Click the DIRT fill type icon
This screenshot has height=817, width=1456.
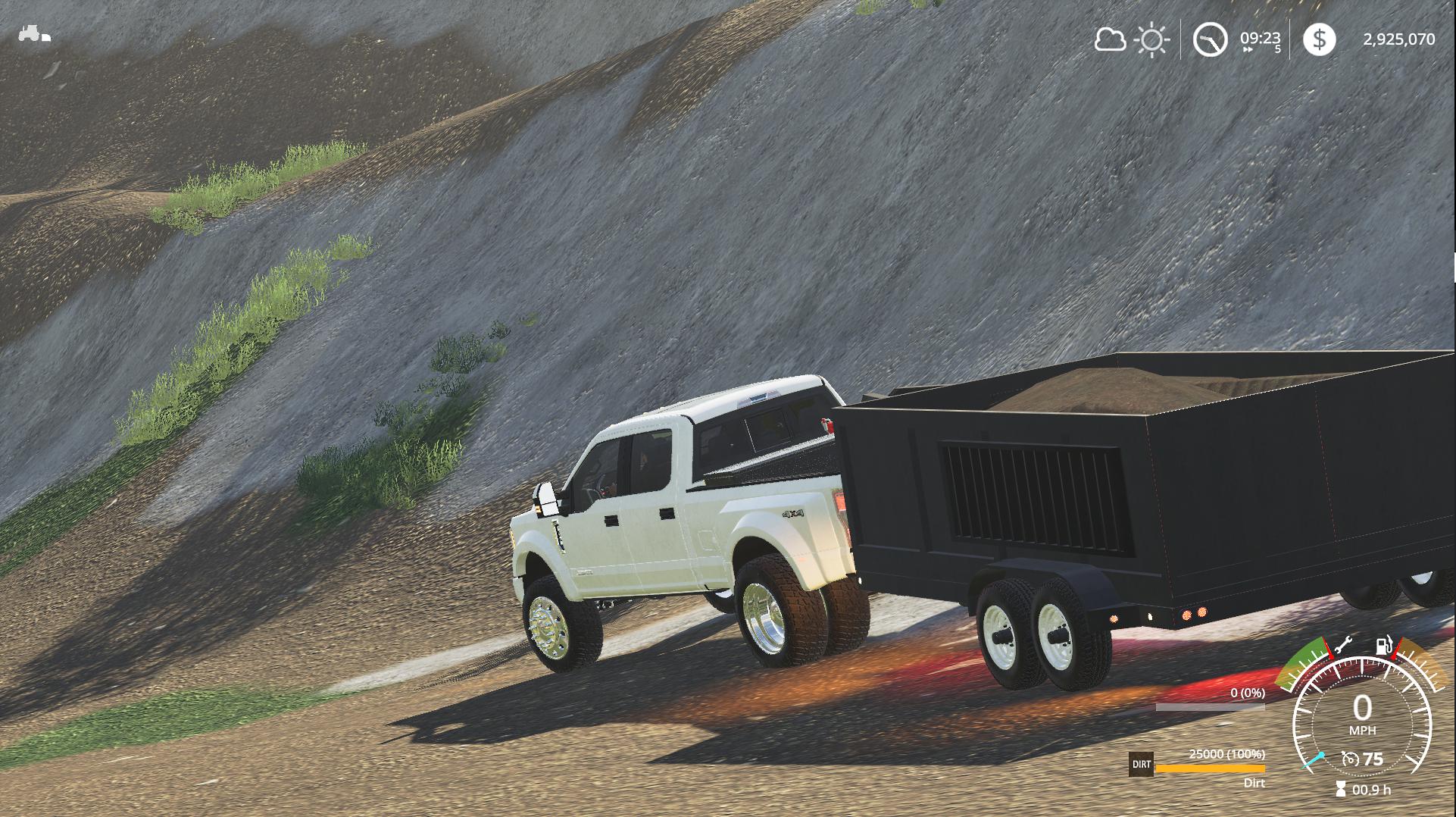pos(1141,765)
